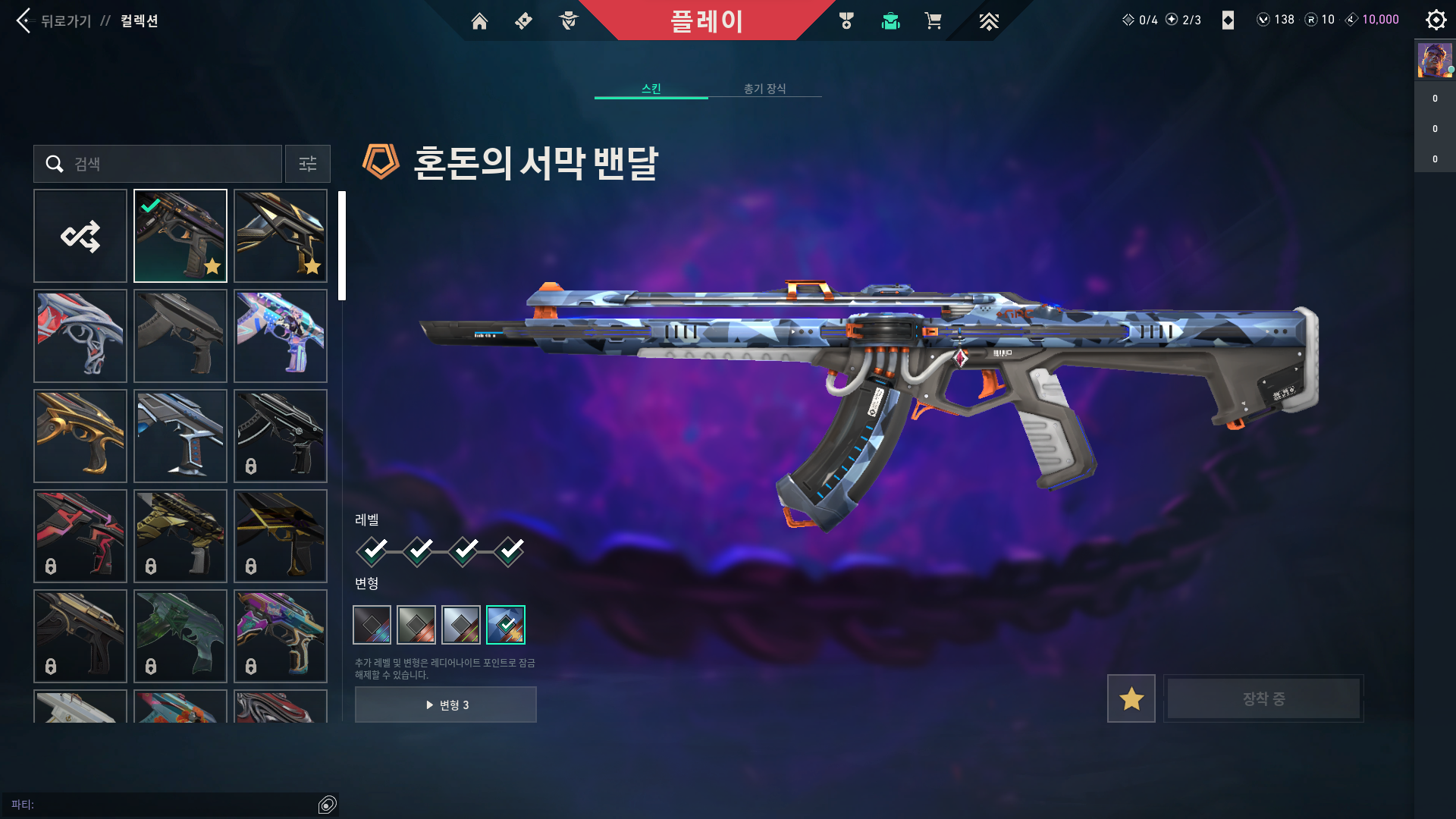The width and height of the screenshot is (1456, 819).
Task: Open the settings gear icon
Action: click(x=1436, y=20)
